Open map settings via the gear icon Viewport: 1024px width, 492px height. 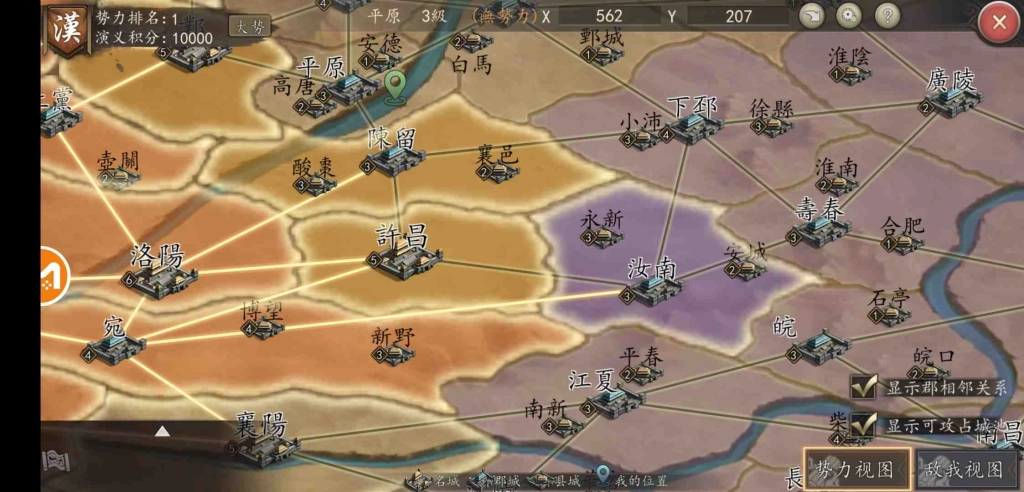pos(849,16)
